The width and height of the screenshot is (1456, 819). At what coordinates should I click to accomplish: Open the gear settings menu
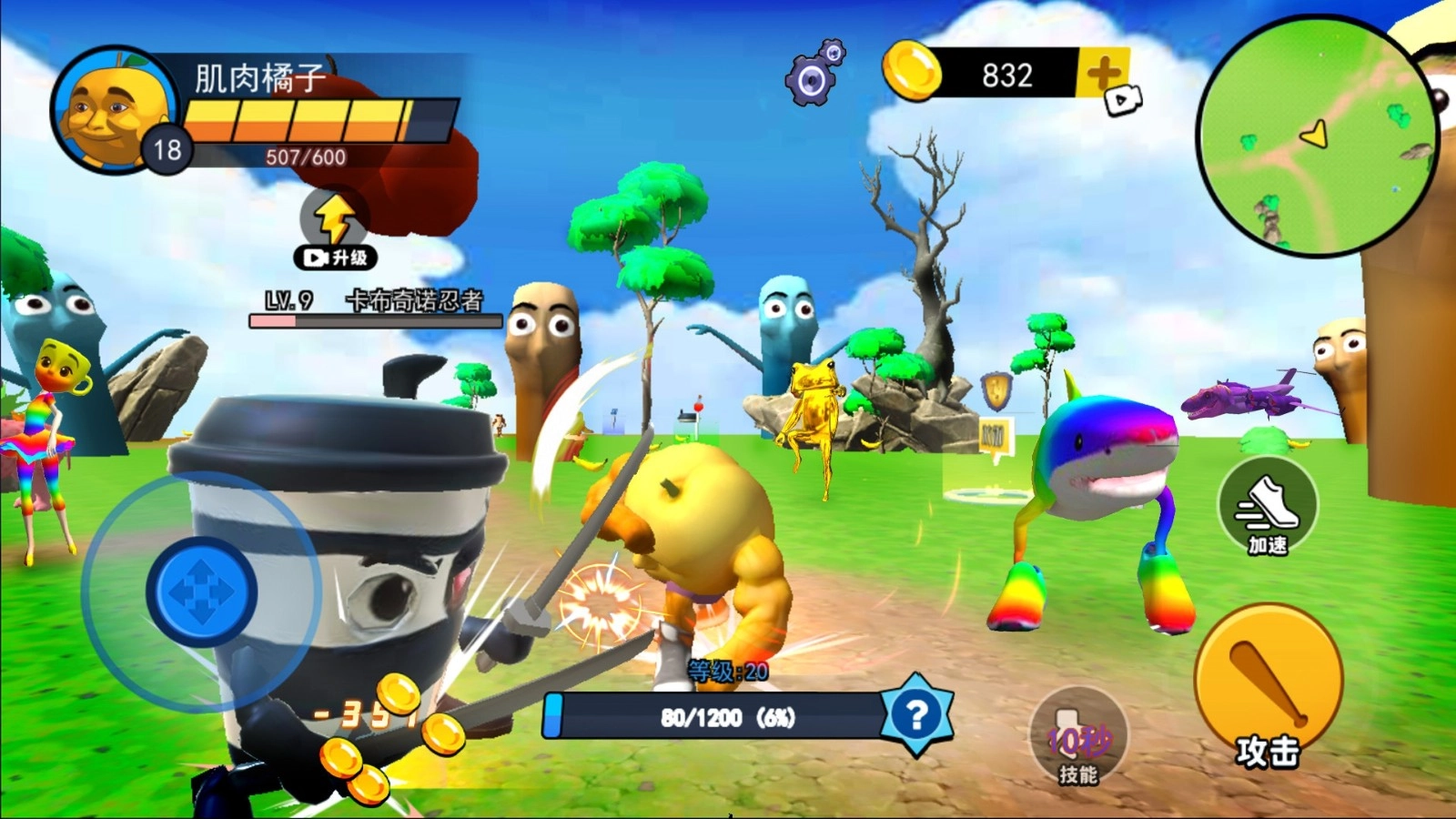(x=813, y=76)
